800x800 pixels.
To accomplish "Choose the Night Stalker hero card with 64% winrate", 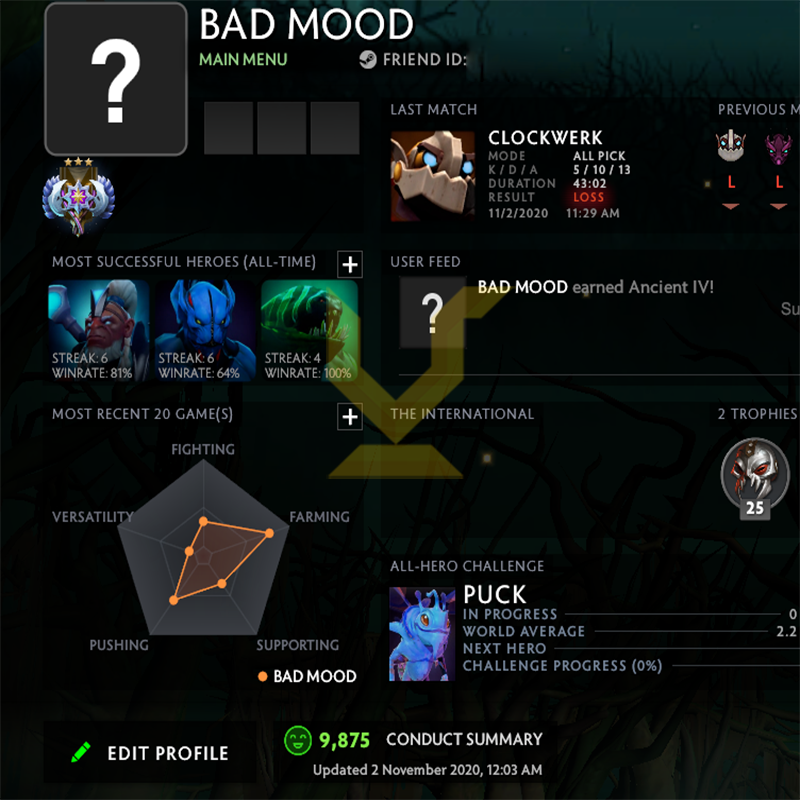I will pos(204,331).
